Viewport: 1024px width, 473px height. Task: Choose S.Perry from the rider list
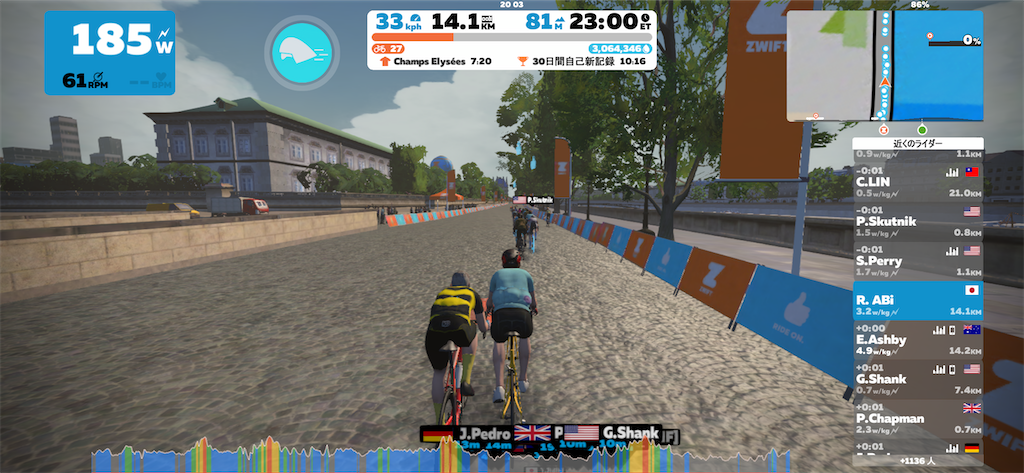coord(917,260)
